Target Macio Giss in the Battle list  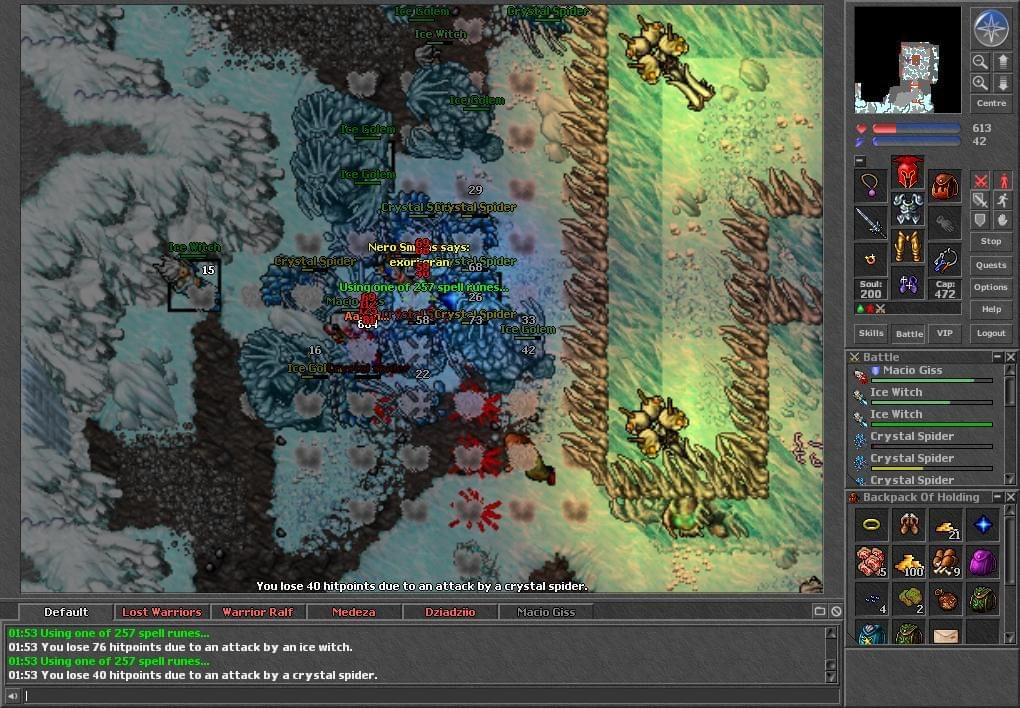[910, 371]
